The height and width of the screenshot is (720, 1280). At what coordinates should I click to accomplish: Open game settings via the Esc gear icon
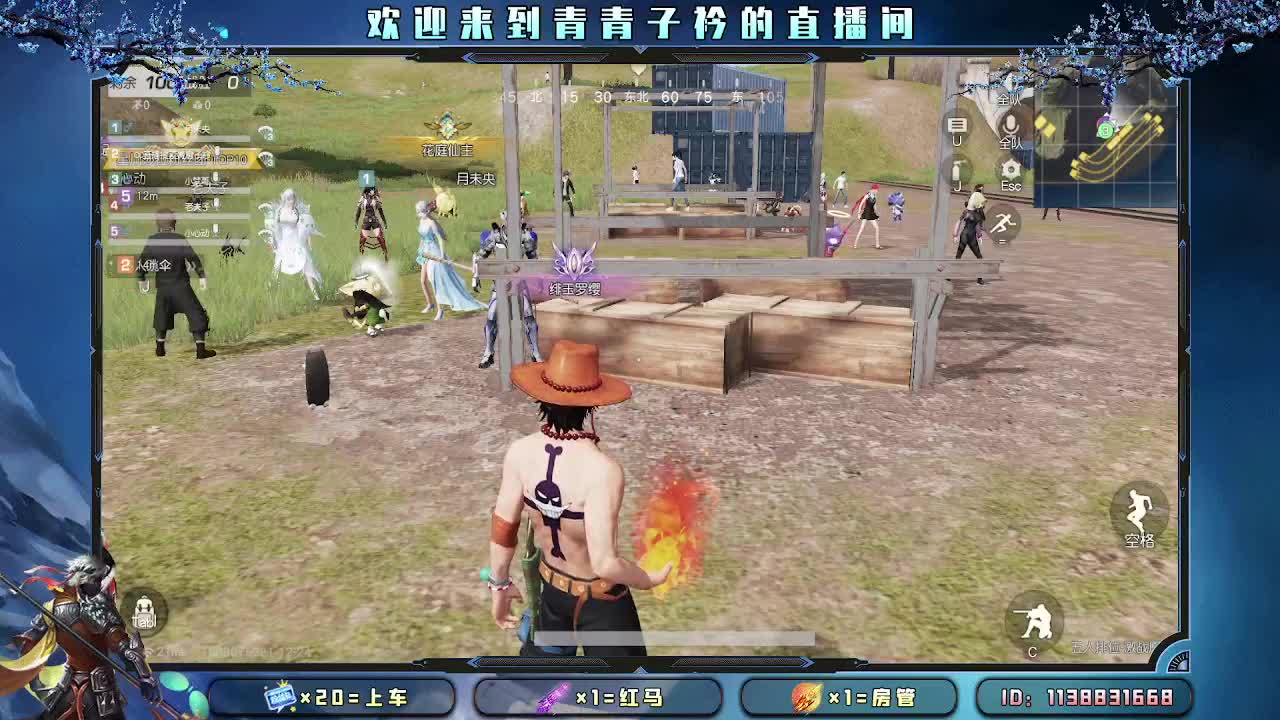click(1010, 168)
